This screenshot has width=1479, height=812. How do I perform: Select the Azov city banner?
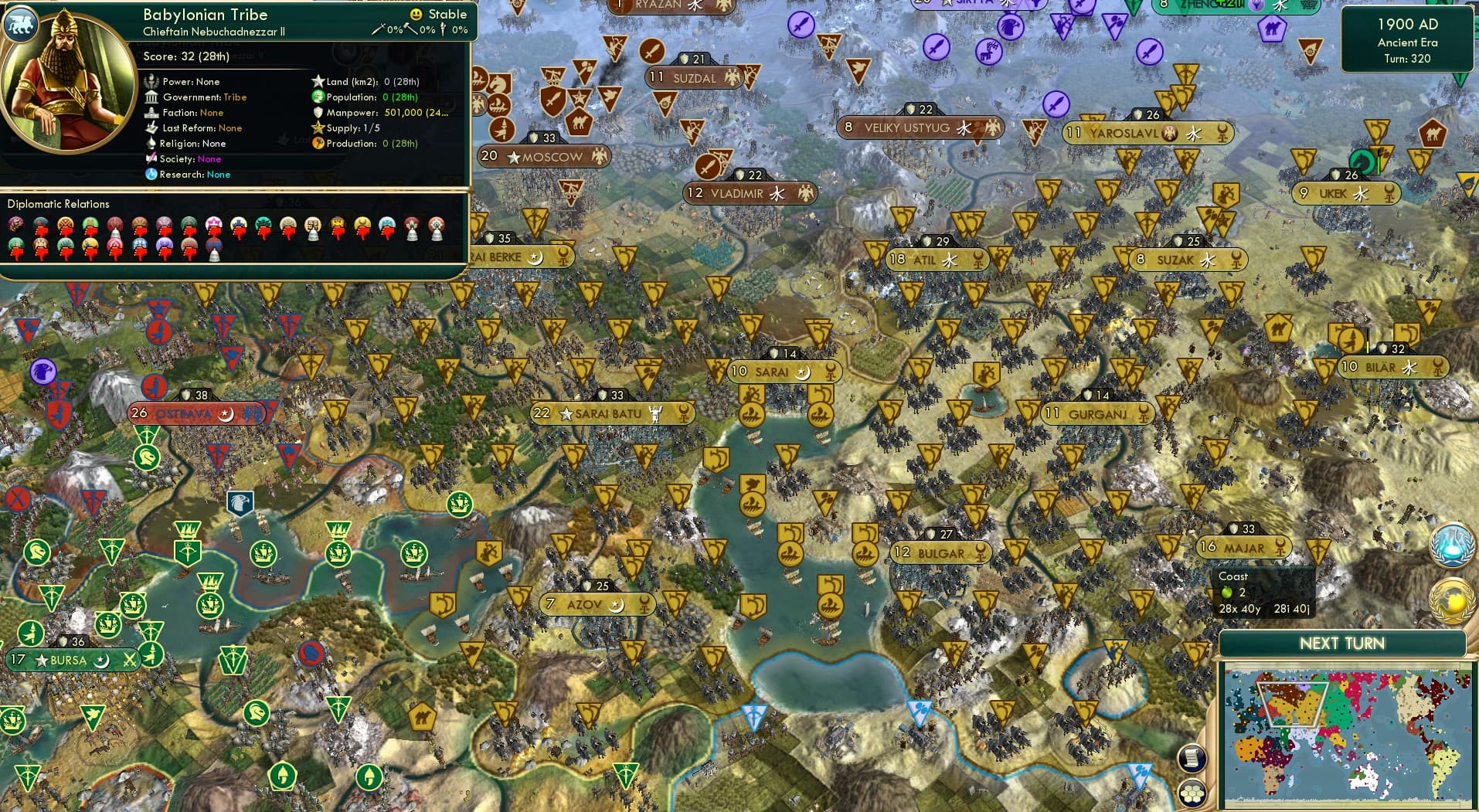tap(596, 603)
